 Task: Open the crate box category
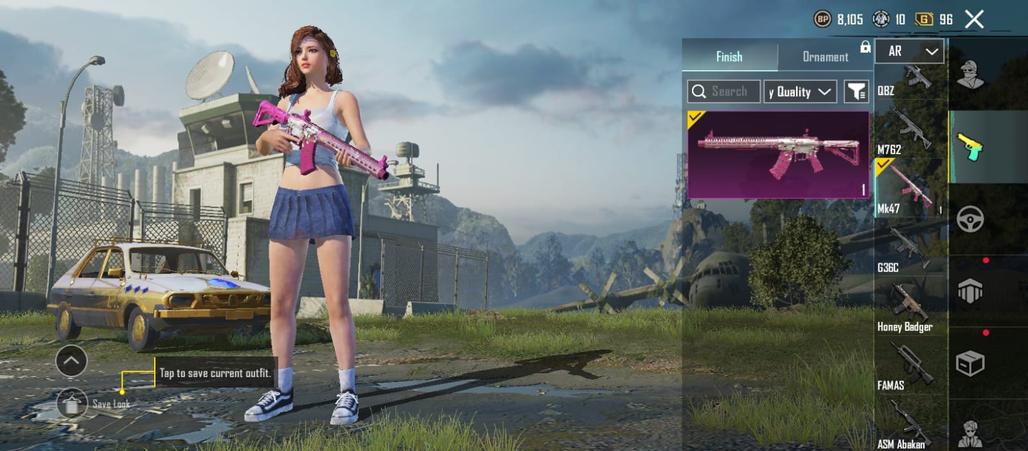970,361
